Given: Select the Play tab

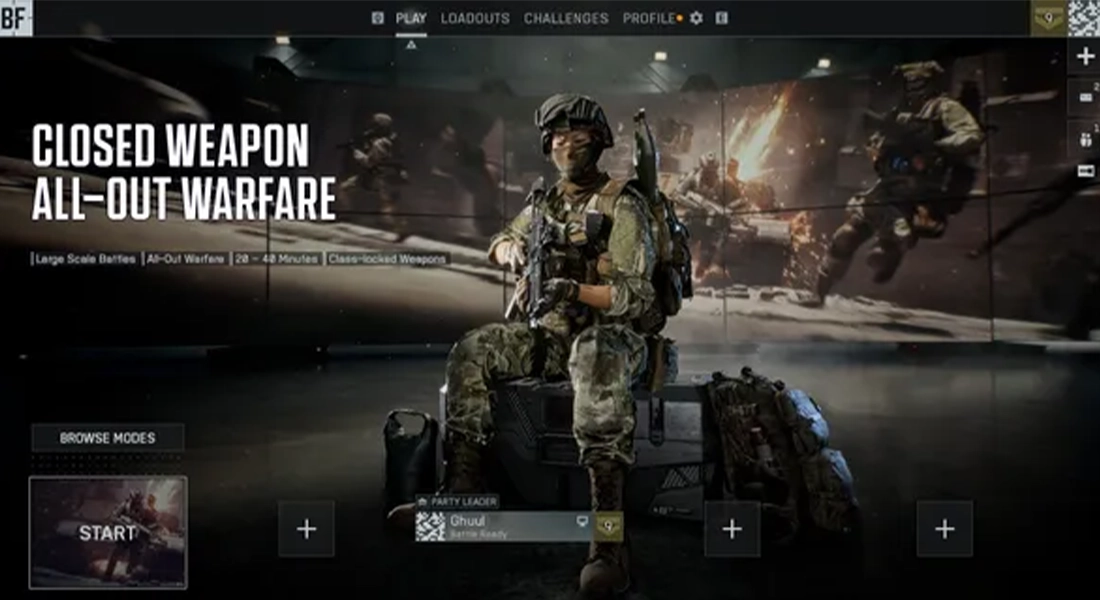Looking at the screenshot, I should click(411, 18).
